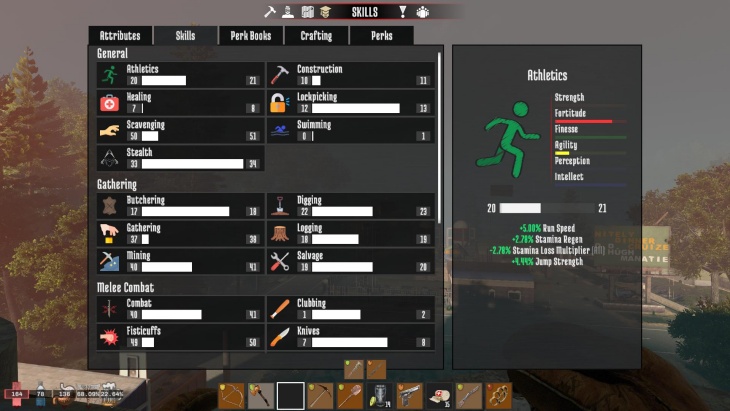Image resolution: width=730 pixels, height=411 pixels.
Task: Select the Swimming skill
Action: click(351, 130)
